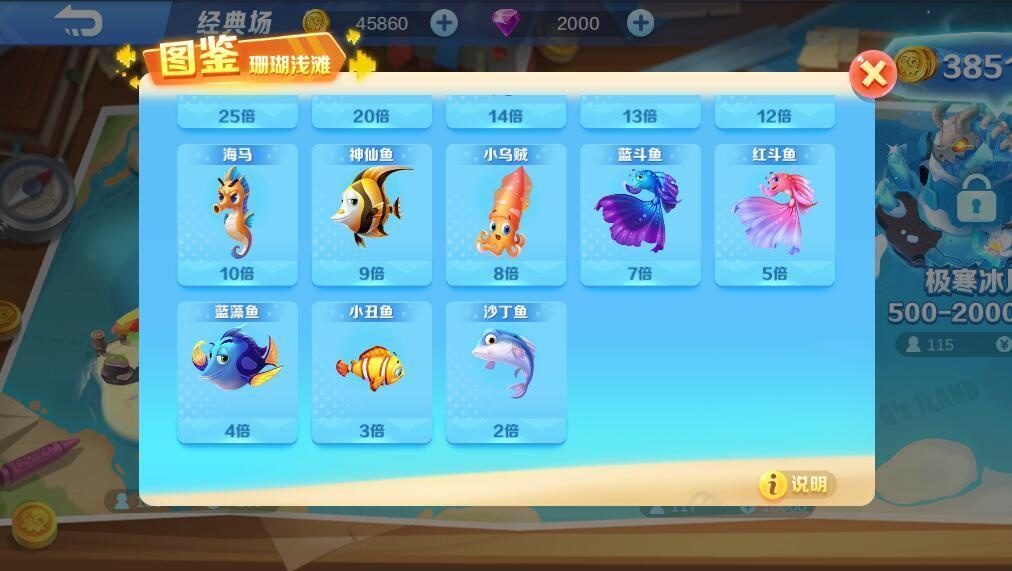Add more purple gems with plus button

pos(640,23)
